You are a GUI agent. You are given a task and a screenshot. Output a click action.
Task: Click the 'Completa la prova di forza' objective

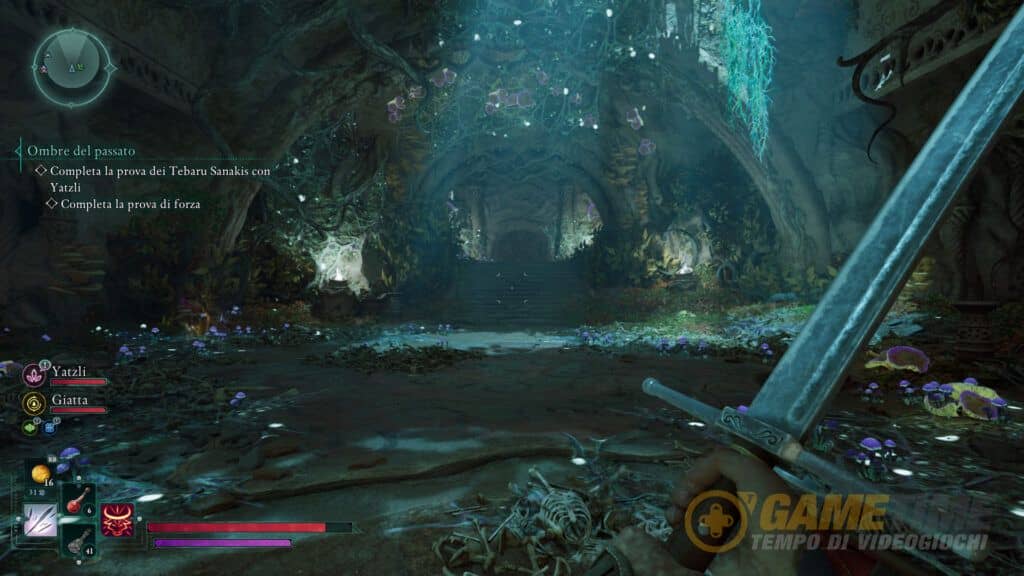[130, 204]
